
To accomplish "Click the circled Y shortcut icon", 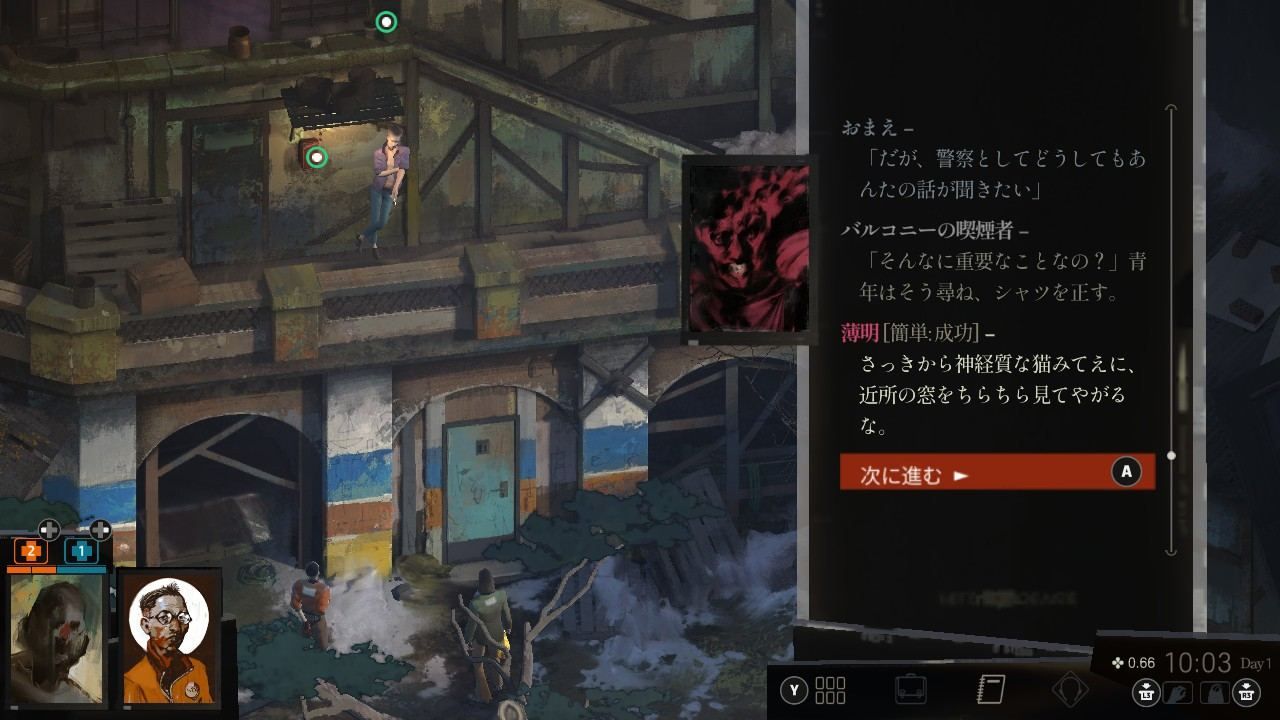I will point(792,687).
